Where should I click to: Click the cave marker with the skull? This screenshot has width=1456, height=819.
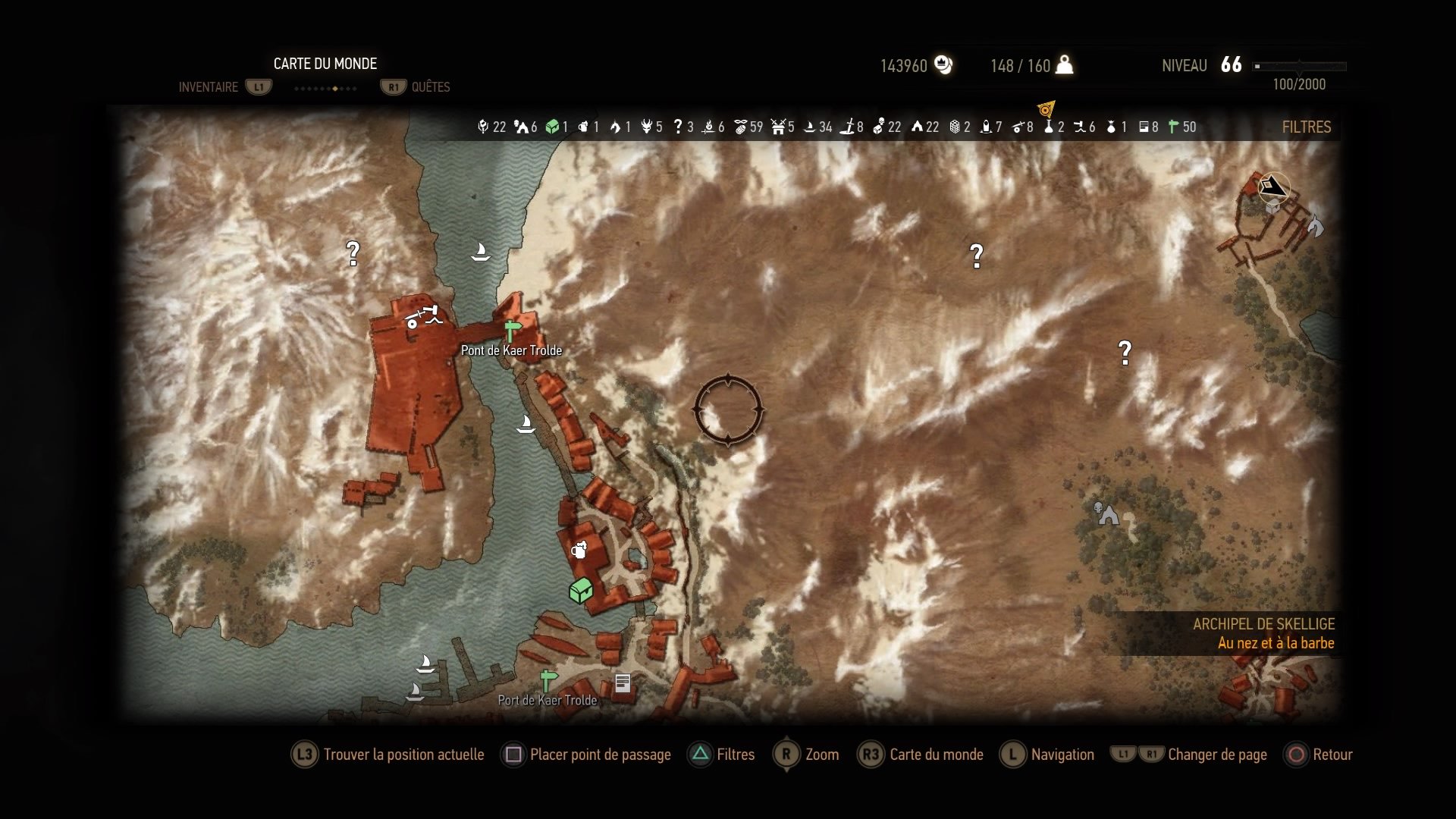1107,514
